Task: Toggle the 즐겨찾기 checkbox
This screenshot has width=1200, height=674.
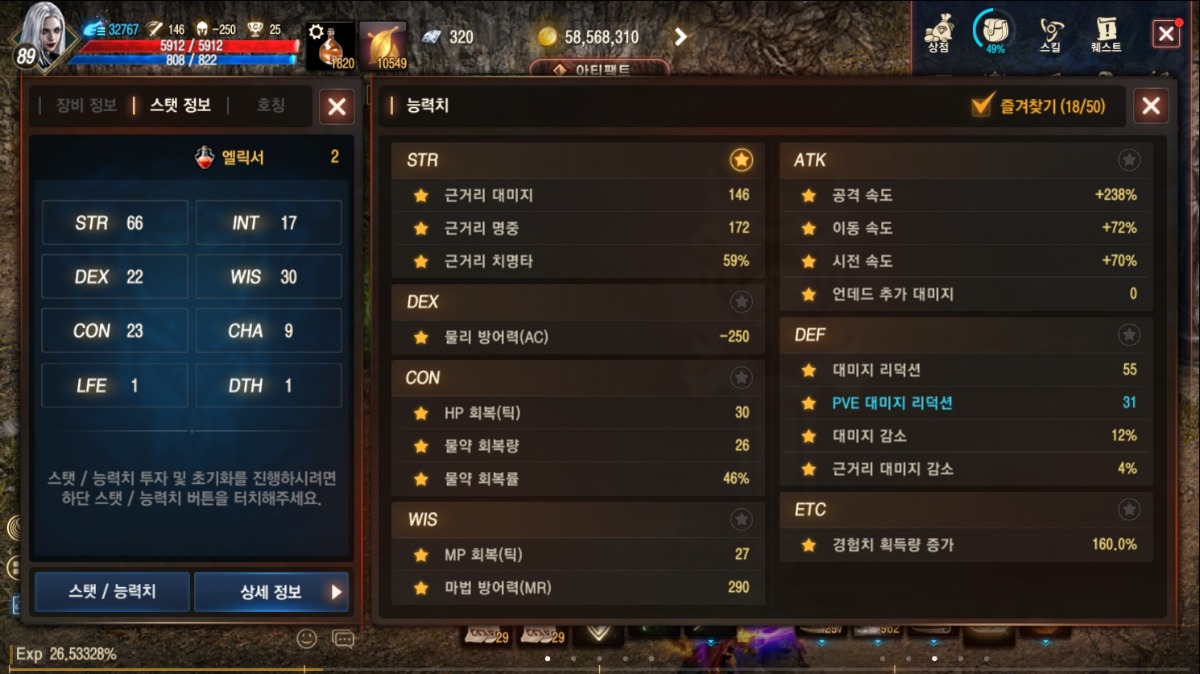Action: [982, 106]
